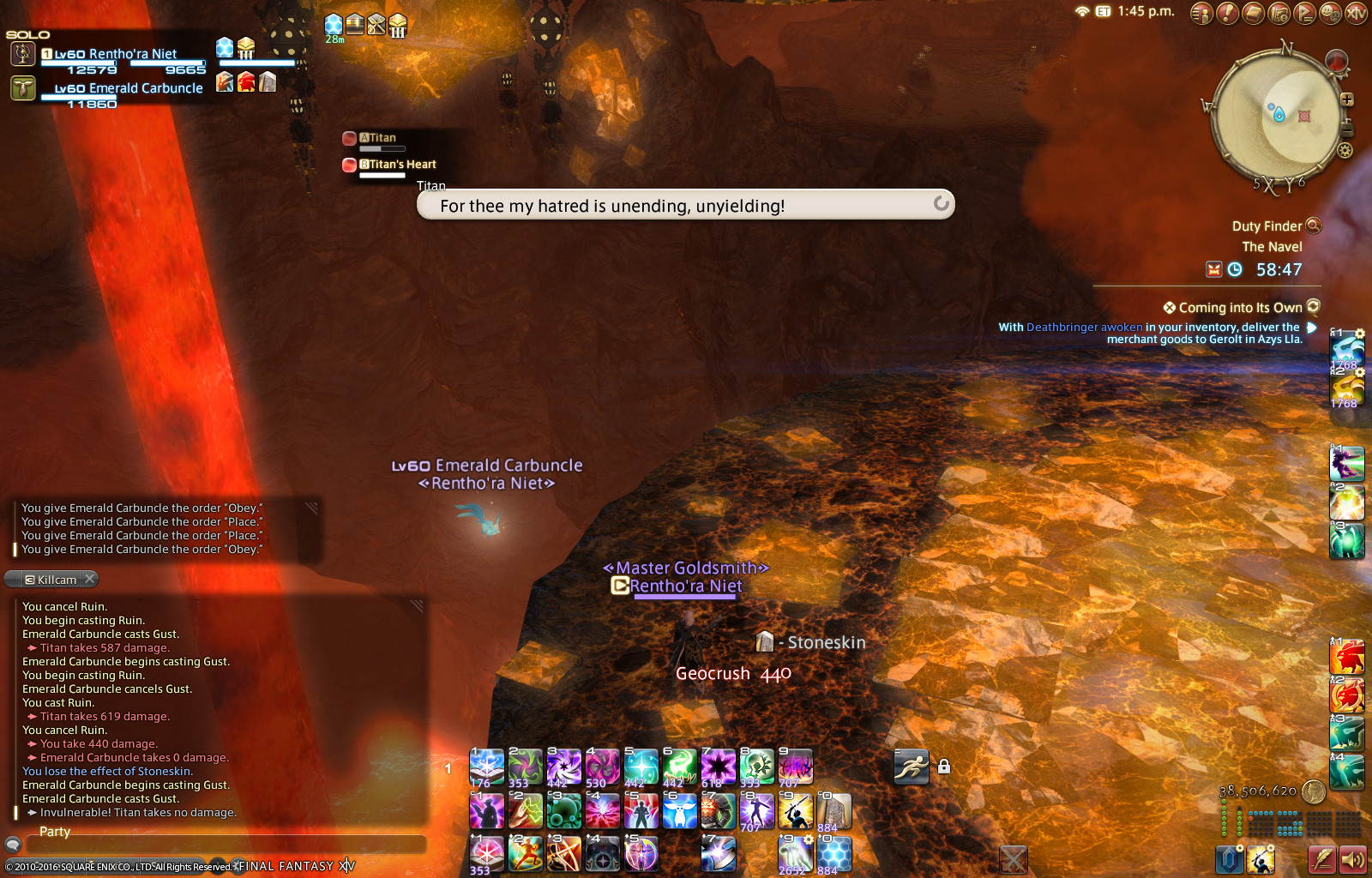Open the XIV system menu button
Image resolution: width=1372 pixels, height=878 pixels.
[x=1356, y=13]
